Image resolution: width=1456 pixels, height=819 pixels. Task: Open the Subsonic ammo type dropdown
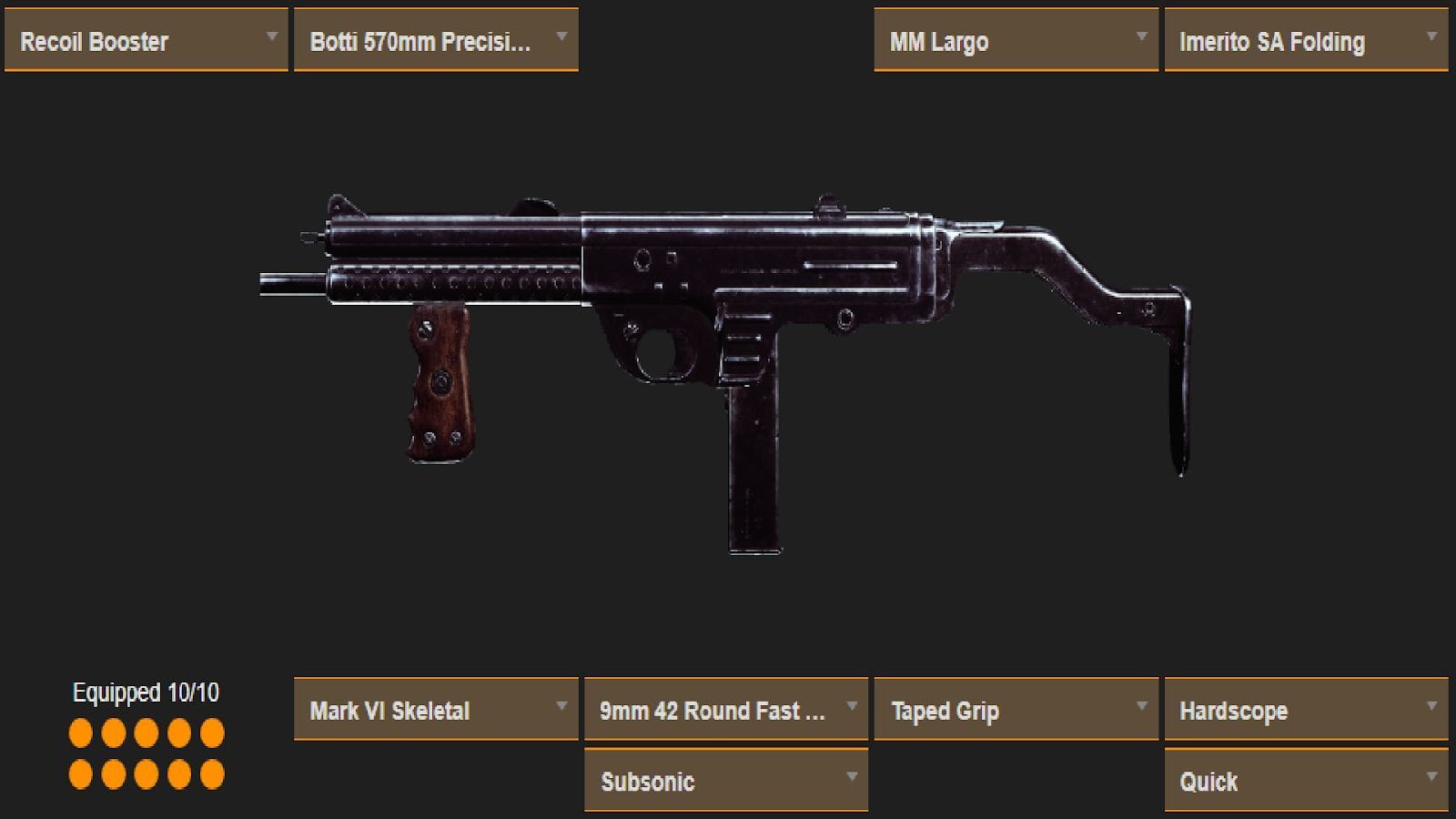(725, 781)
